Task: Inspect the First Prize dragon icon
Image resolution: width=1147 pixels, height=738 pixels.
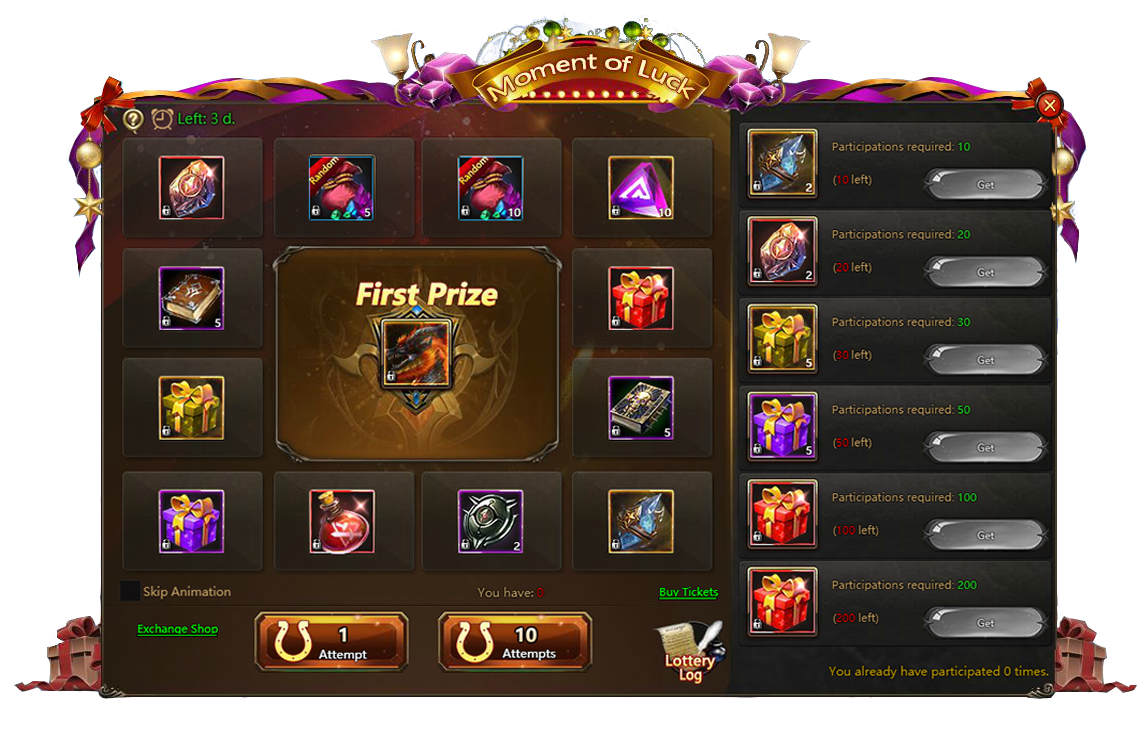Action: pyautogui.click(x=416, y=354)
